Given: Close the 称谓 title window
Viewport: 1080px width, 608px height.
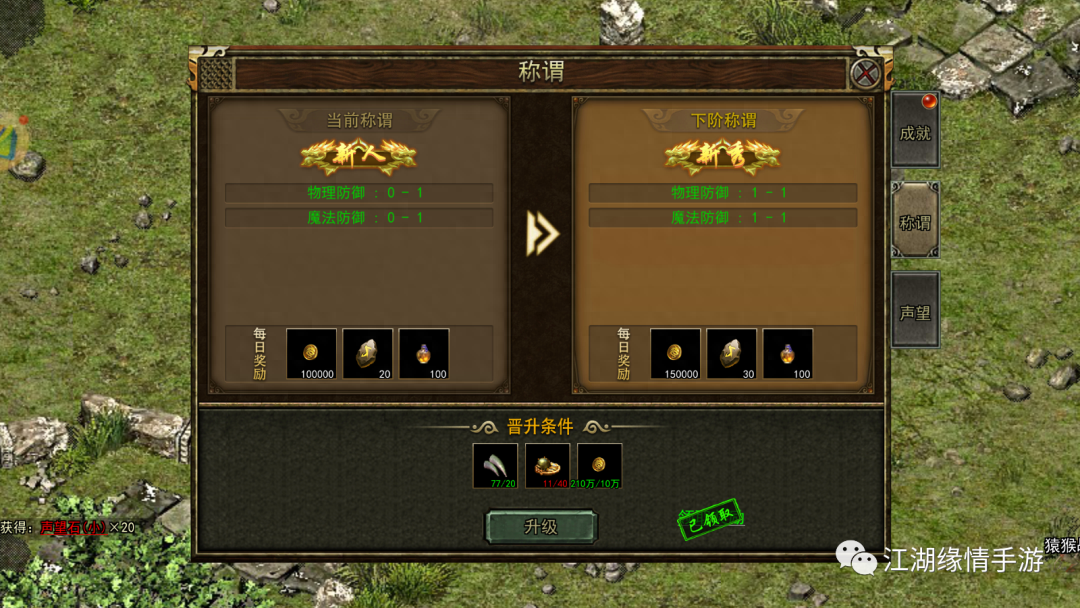Looking at the screenshot, I should click(x=865, y=73).
